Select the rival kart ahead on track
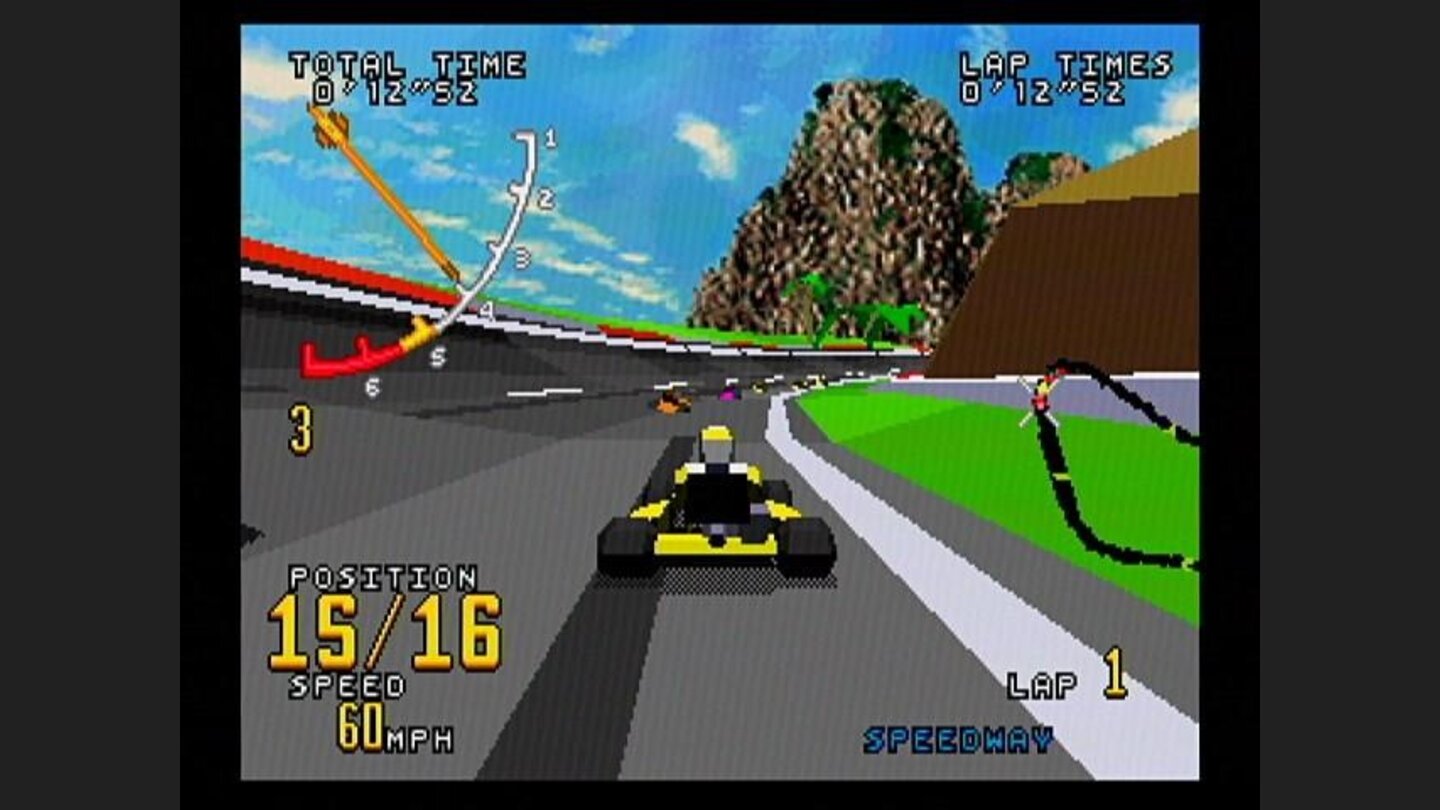 pyautogui.click(x=672, y=399)
